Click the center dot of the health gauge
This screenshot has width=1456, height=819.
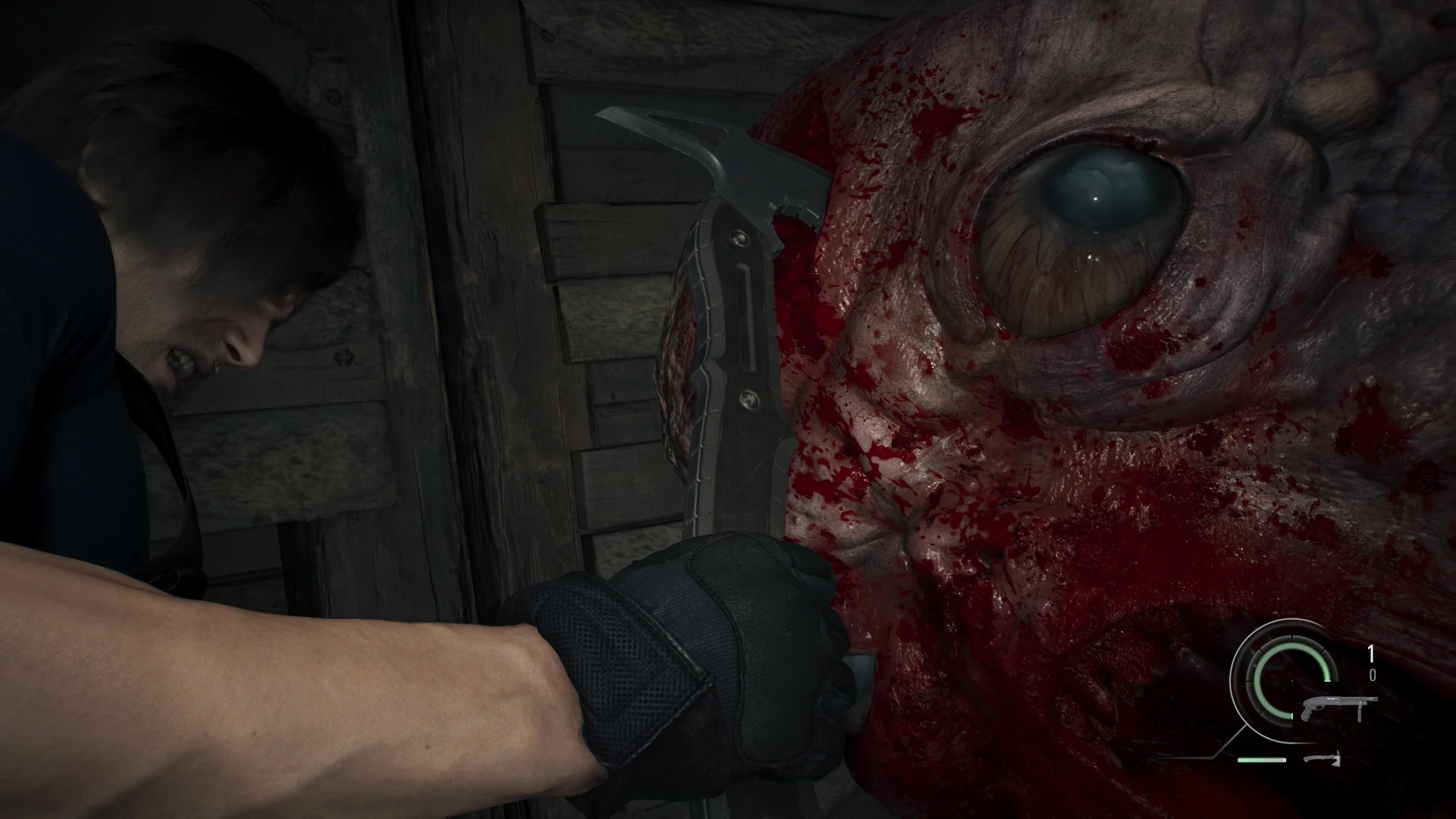click(1291, 682)
